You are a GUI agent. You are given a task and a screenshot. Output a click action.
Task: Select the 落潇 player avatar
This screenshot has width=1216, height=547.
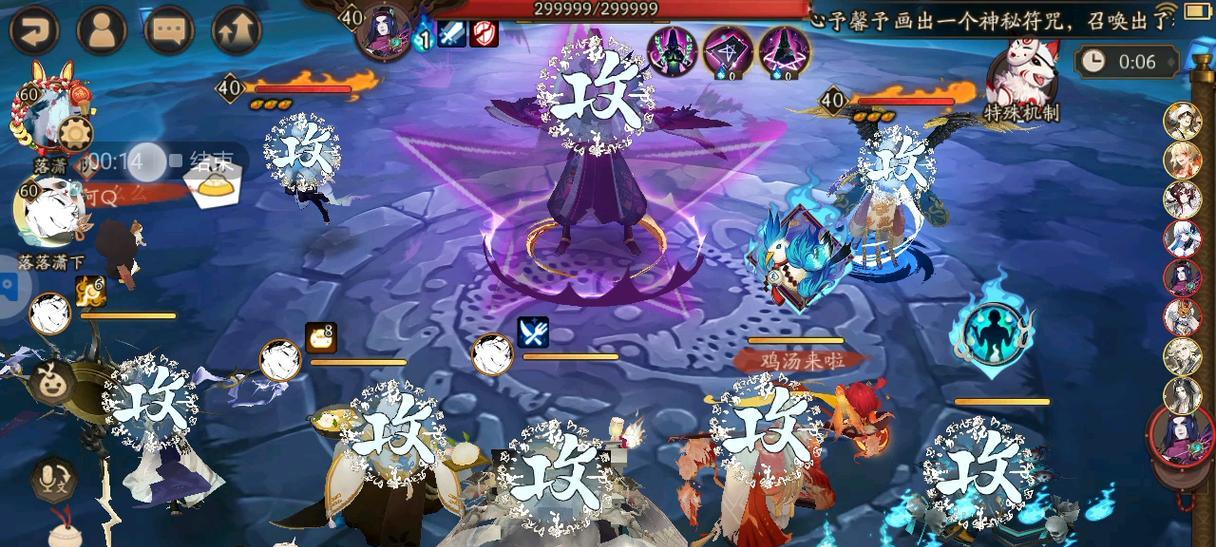[x=42, y=118]
